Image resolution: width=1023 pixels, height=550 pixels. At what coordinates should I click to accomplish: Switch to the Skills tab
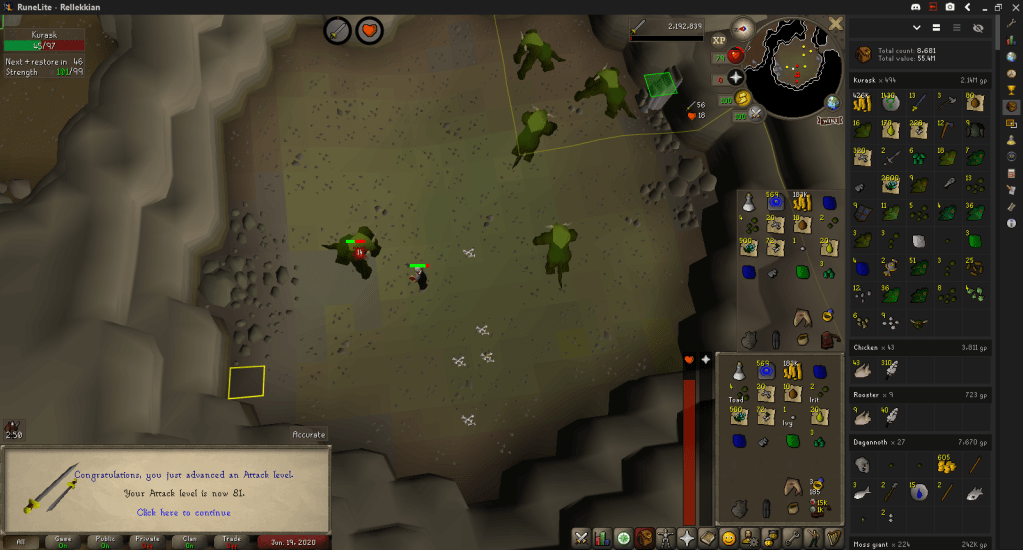pyautogui.click(x=600, y=538)
